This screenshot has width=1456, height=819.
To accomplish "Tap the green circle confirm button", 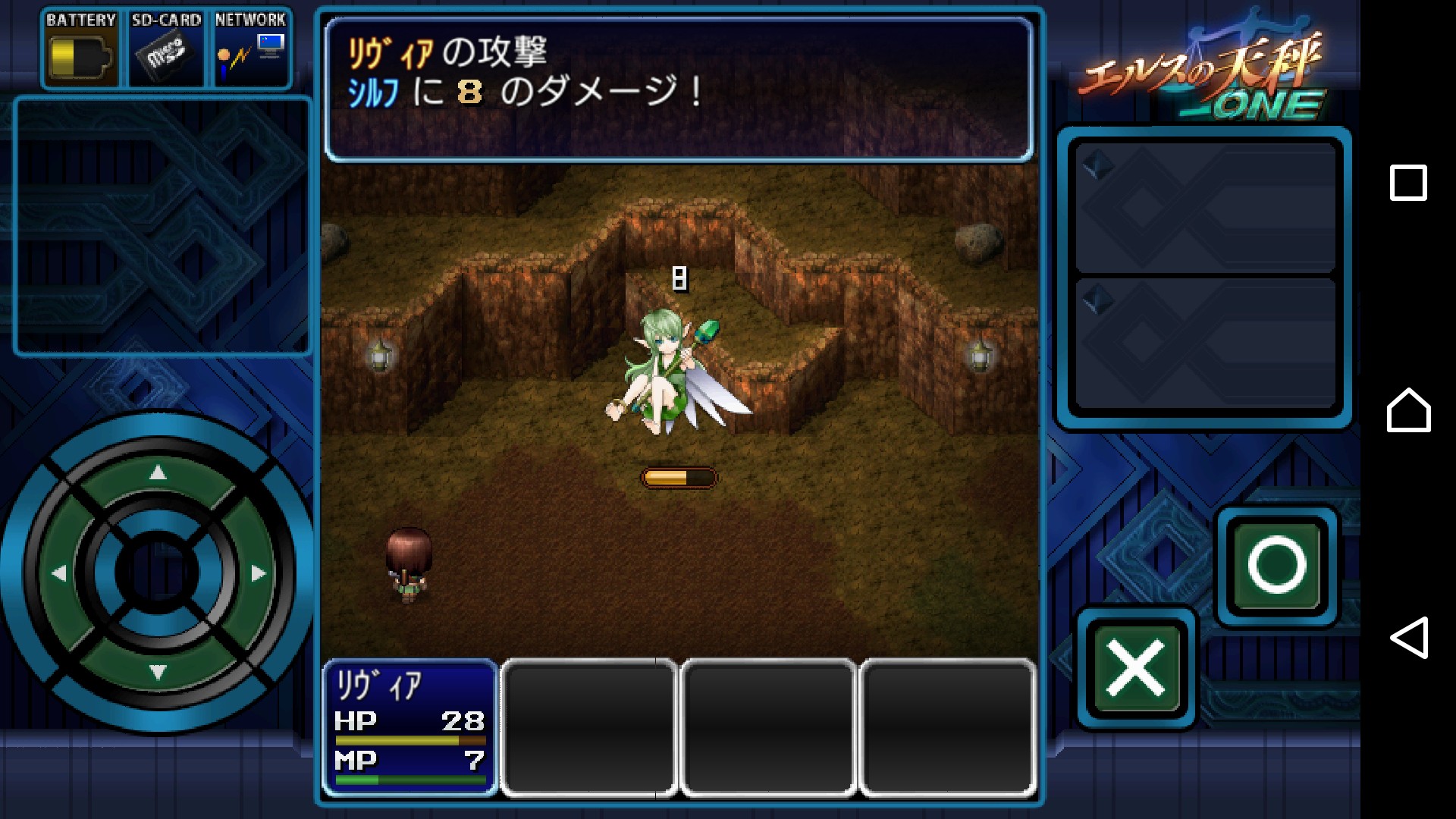I will point(1277,565).
